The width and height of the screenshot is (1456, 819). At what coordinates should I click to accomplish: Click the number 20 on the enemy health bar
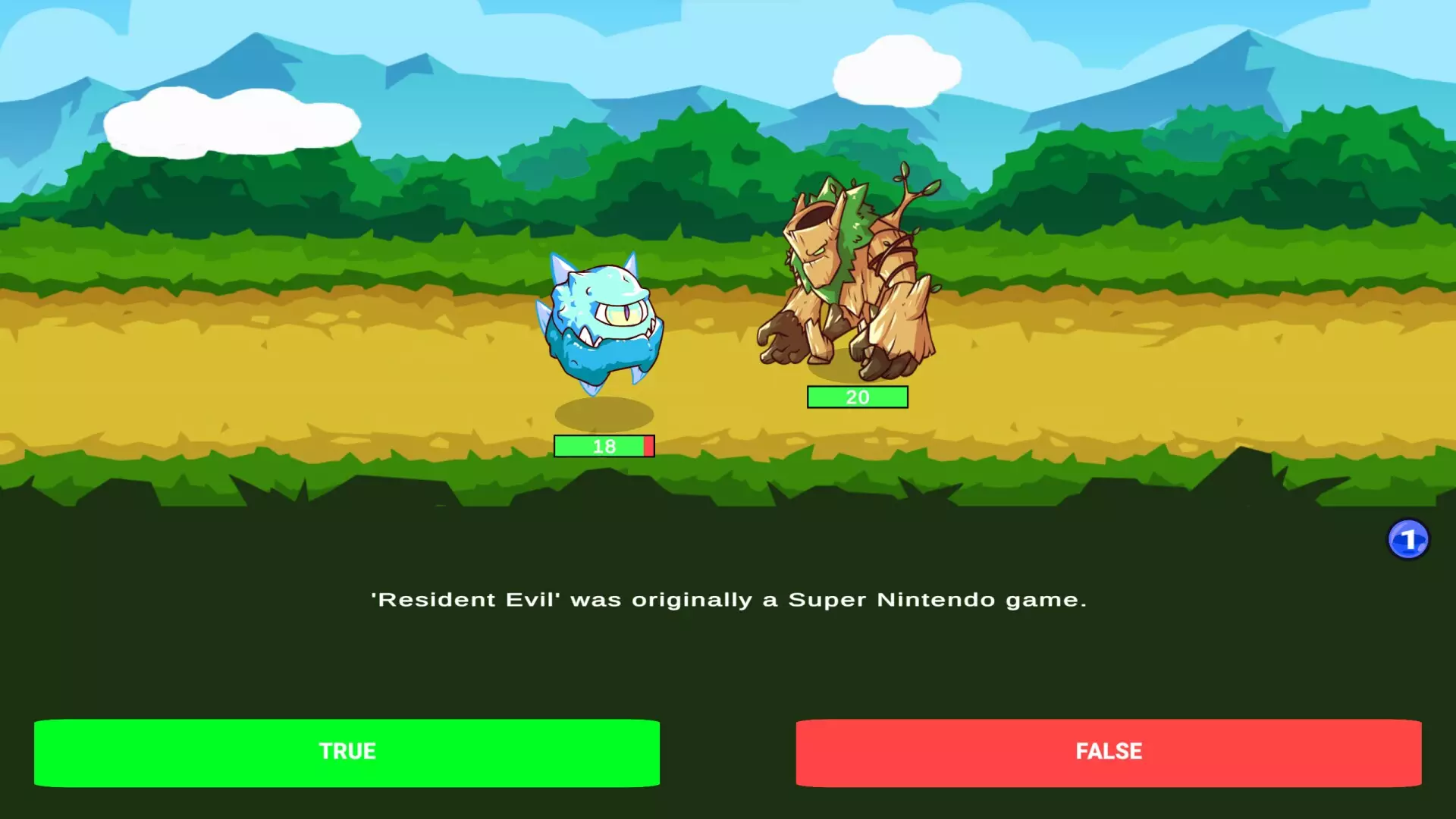857,397
